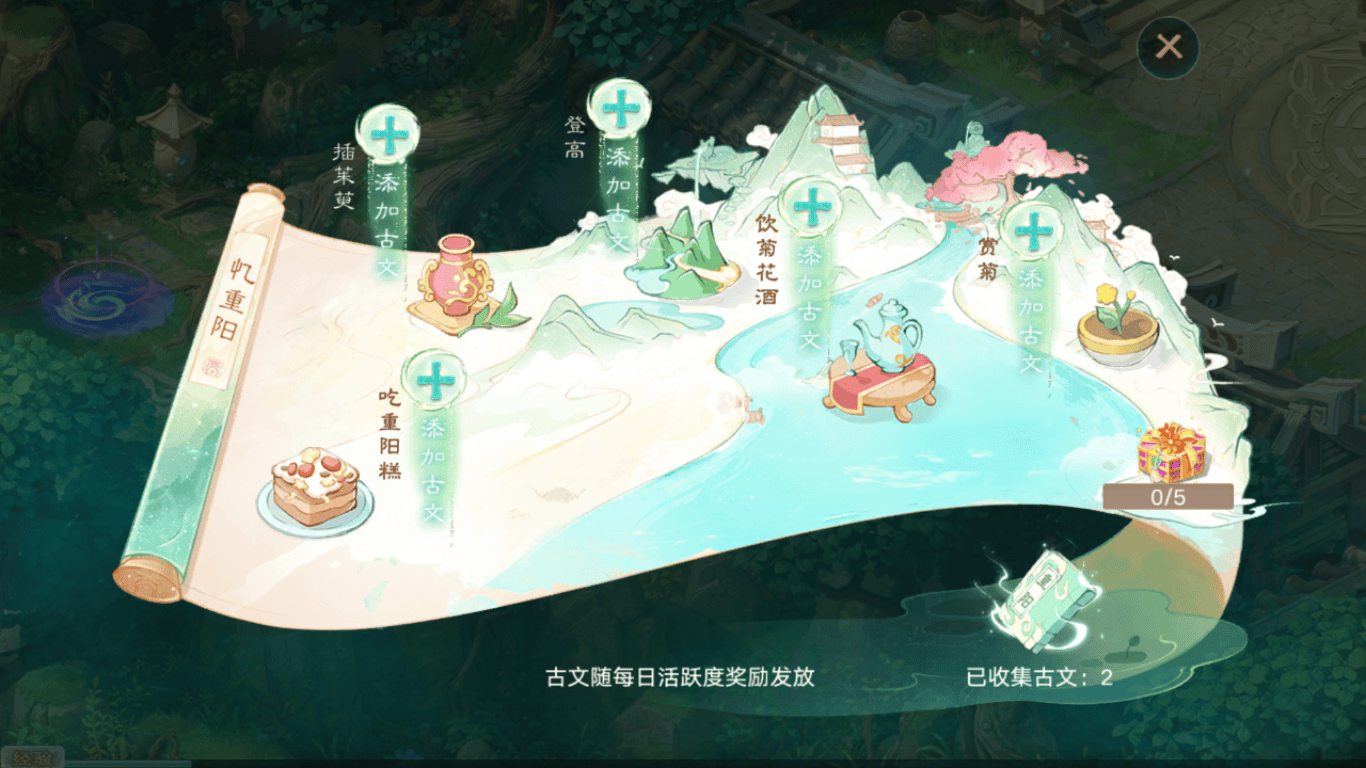This screenshot has height=768, width=1366.
Task: Add ancient text for 赏菊
Action: (x=1031, y=231)
